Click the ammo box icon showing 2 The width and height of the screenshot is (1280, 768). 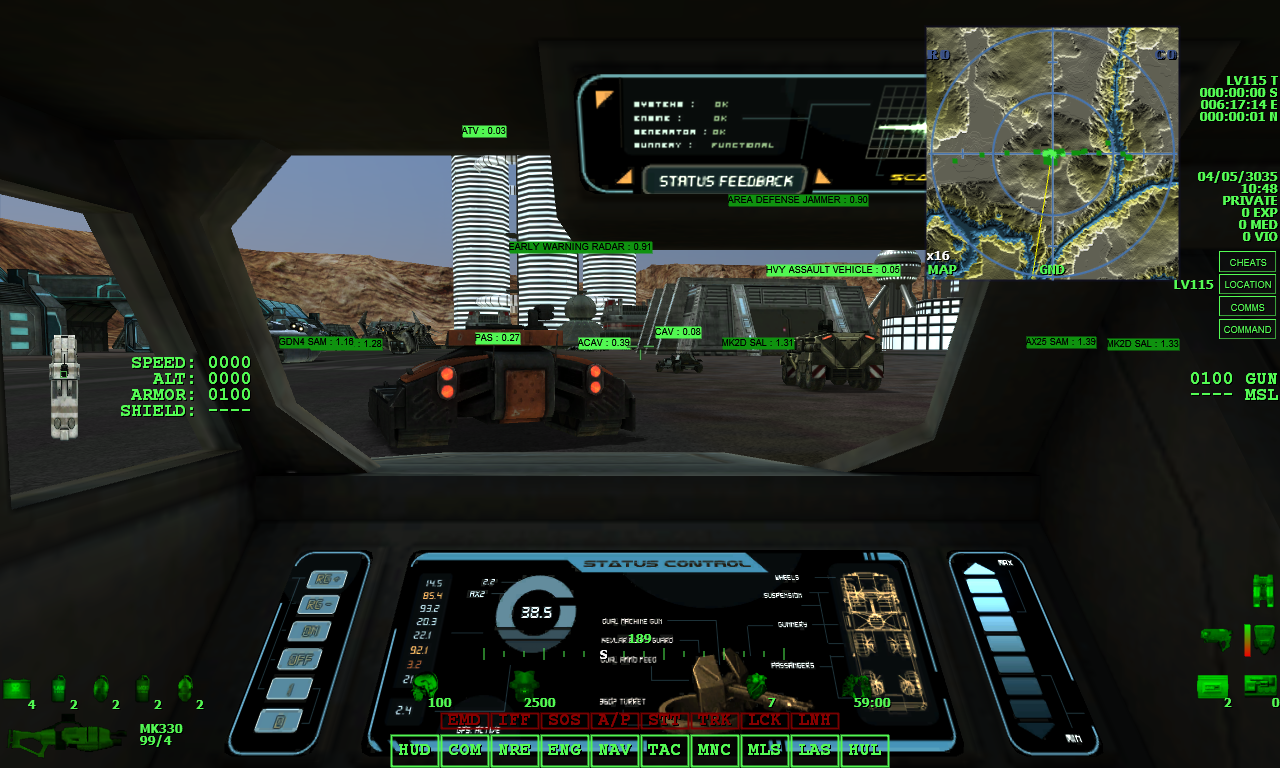1212,684
